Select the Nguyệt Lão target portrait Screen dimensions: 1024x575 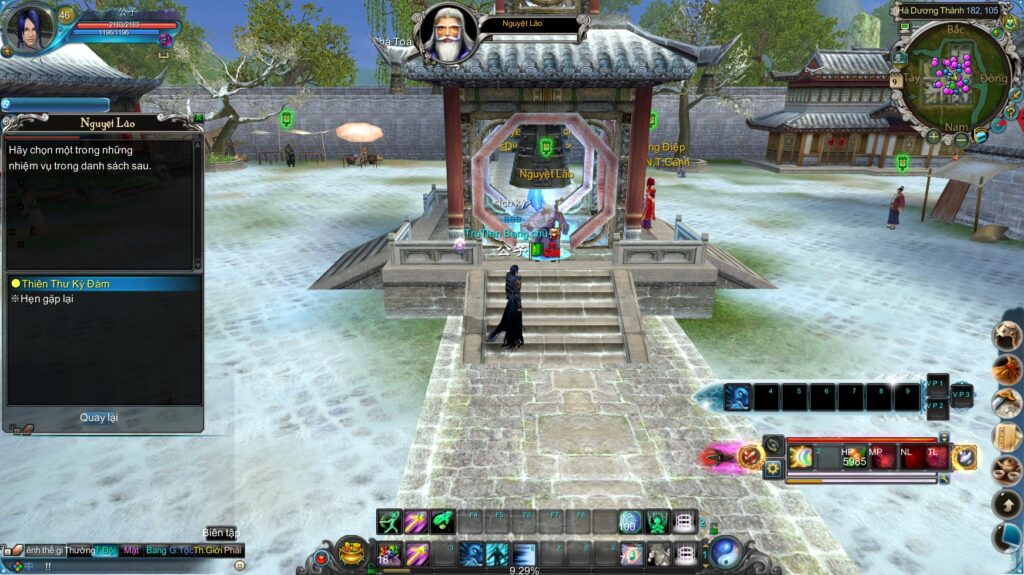click(445, 32)
